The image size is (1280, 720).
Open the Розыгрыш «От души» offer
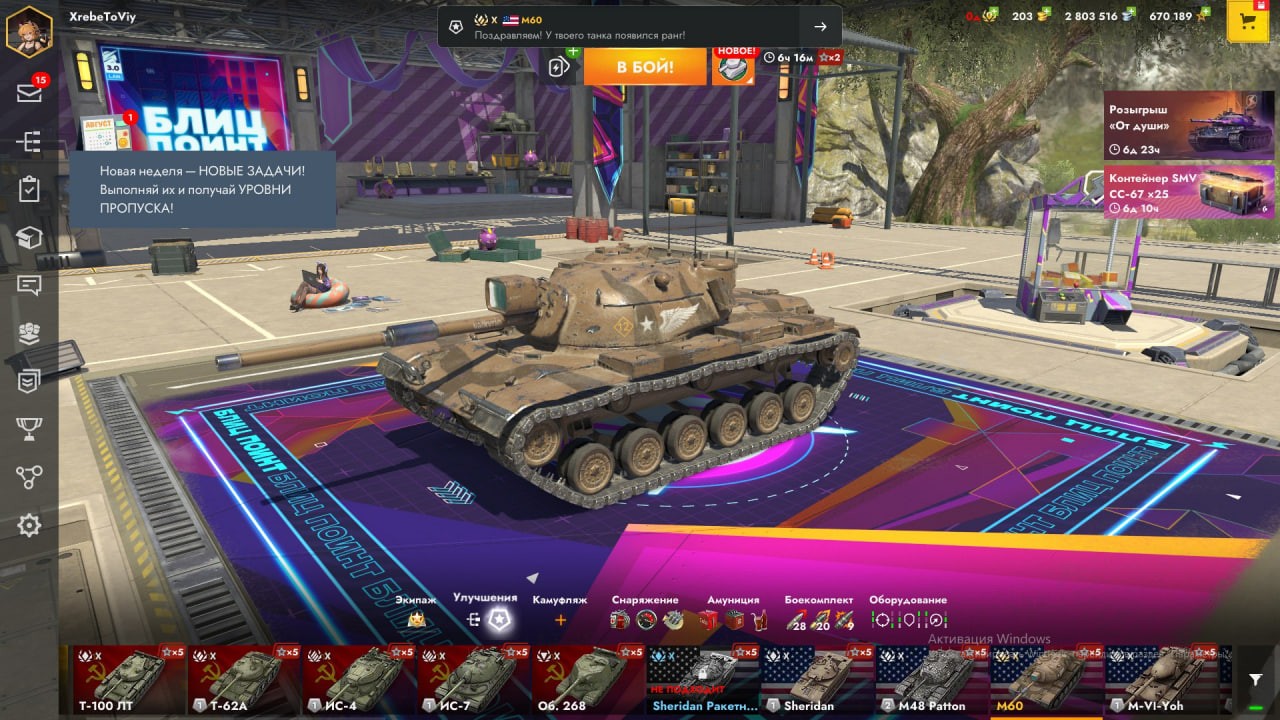(x=1189, y=126)
